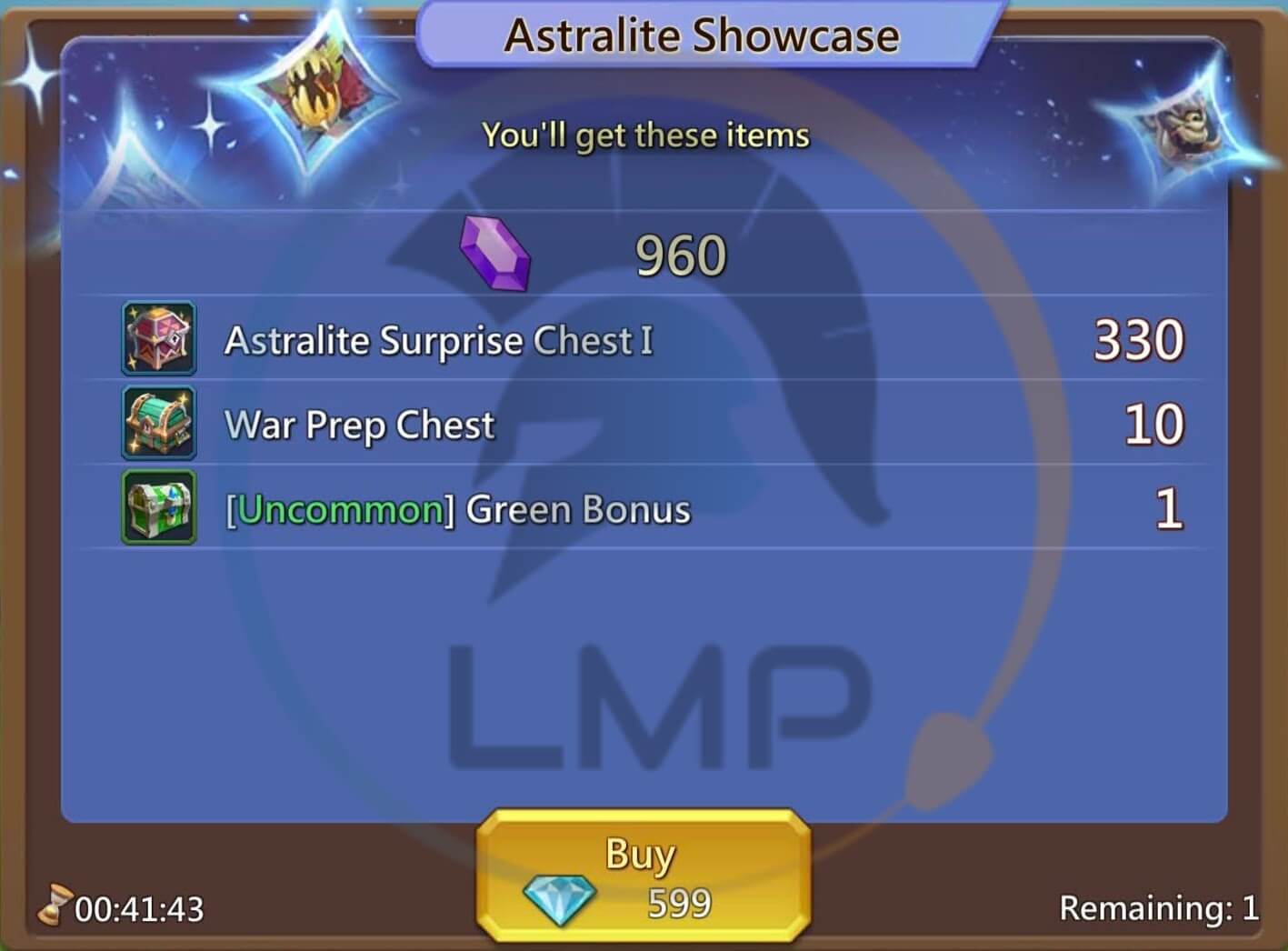Select the [Uncommon] Green Bonus label
The height and width of the screenshot is (951, 1288).
click(459, 509)
